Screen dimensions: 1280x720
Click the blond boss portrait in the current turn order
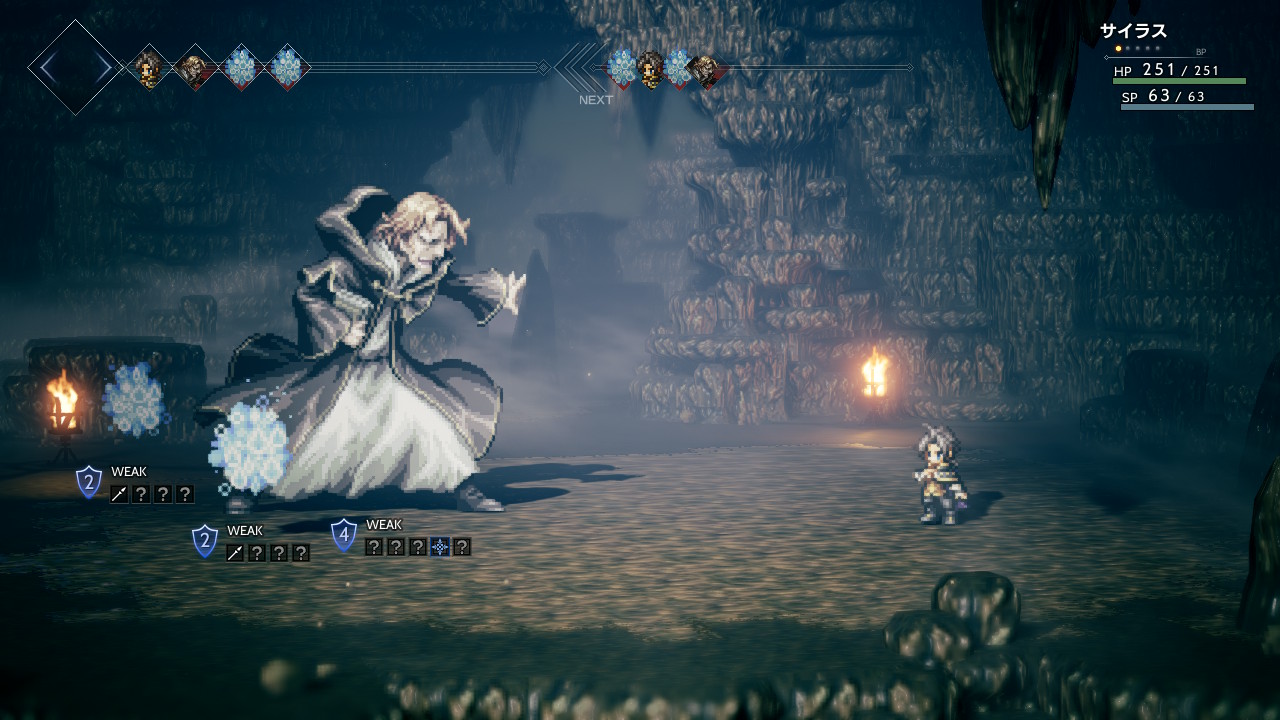[x=193, y=69]
